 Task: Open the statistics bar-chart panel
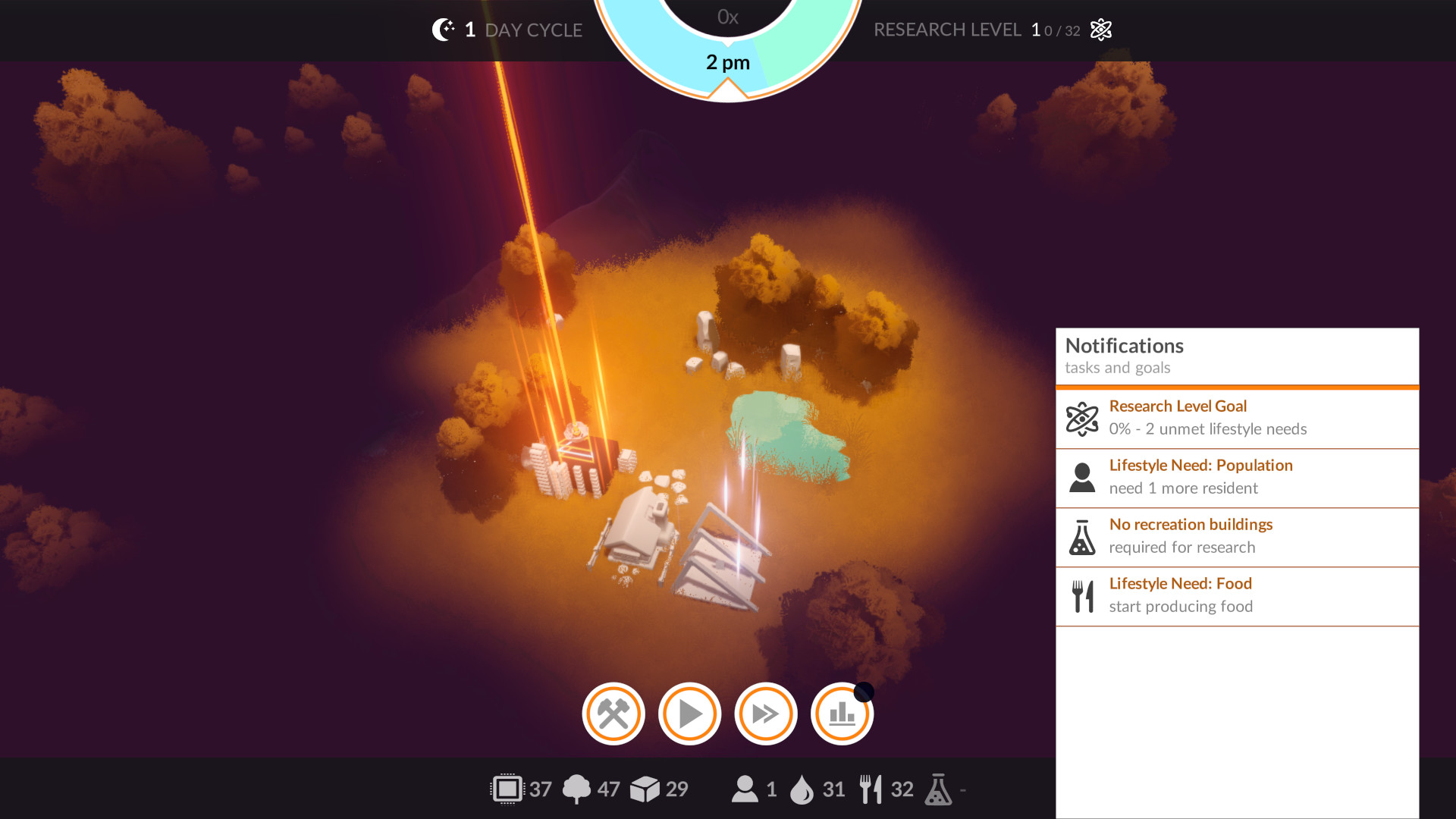click(x=841, y=714)
